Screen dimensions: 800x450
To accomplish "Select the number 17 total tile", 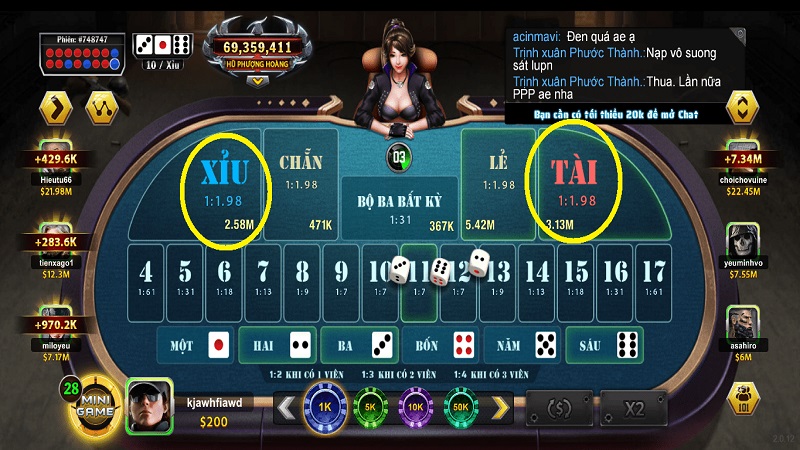I will [653, 275].
